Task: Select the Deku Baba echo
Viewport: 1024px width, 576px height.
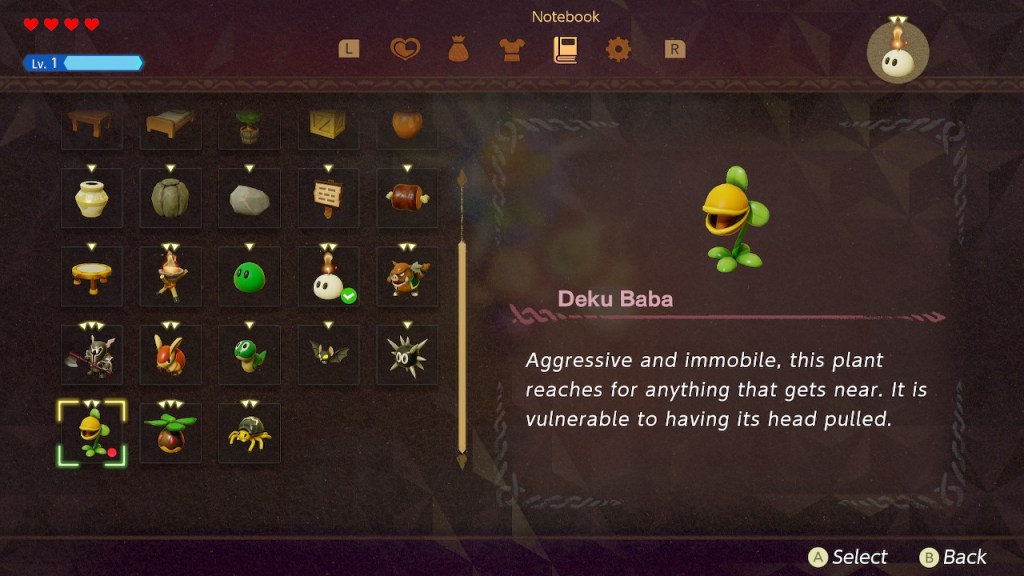Action: pos(91,433)
